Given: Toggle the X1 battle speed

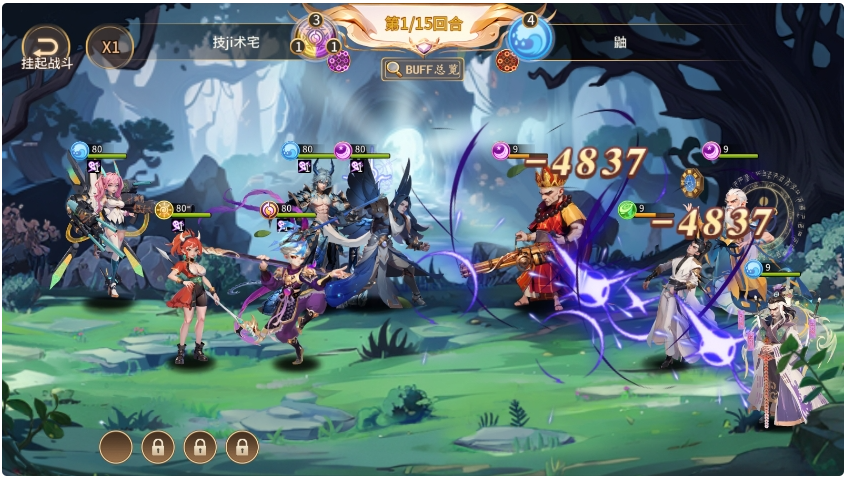Looking at the screenshot, I should [x=110, y=47].
